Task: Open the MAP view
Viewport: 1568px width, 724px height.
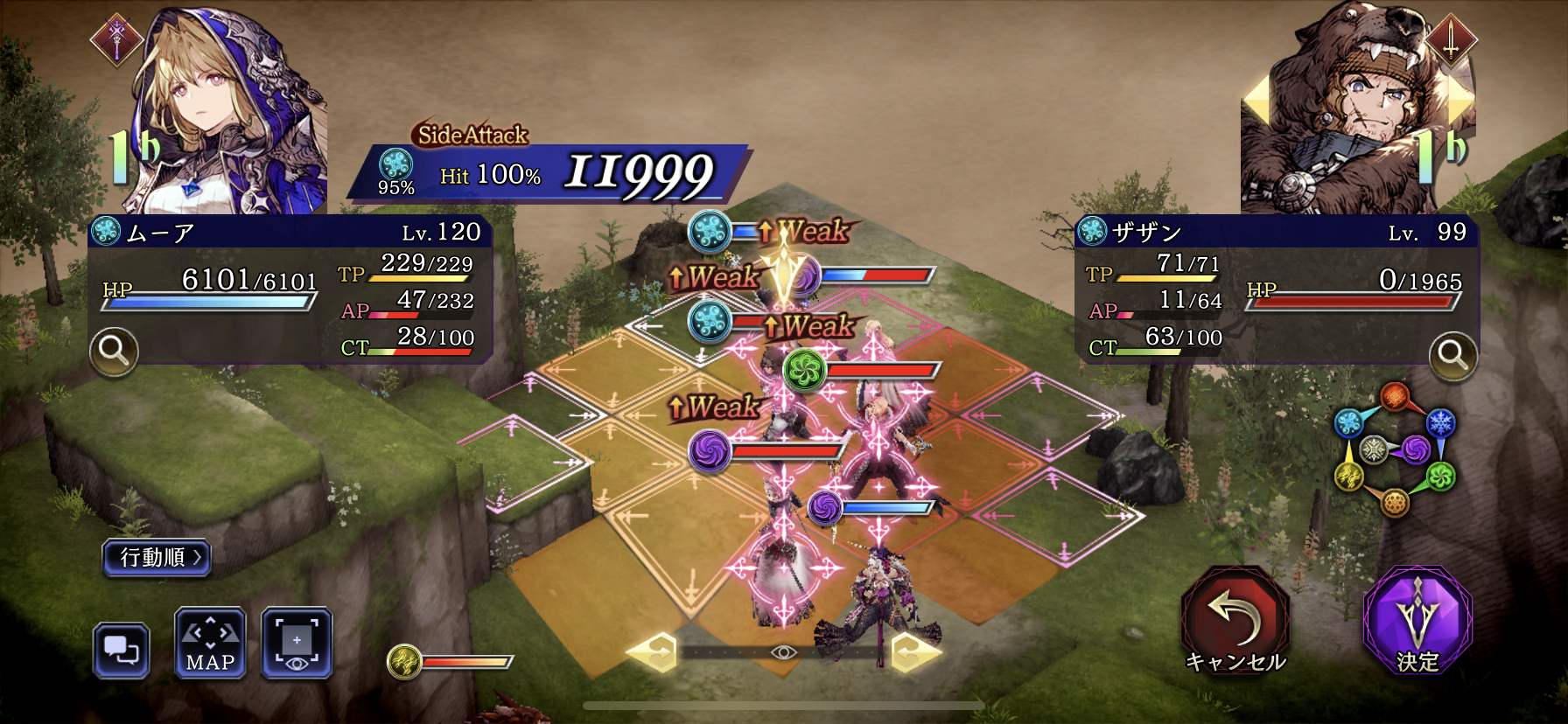Action: point(210,644)
